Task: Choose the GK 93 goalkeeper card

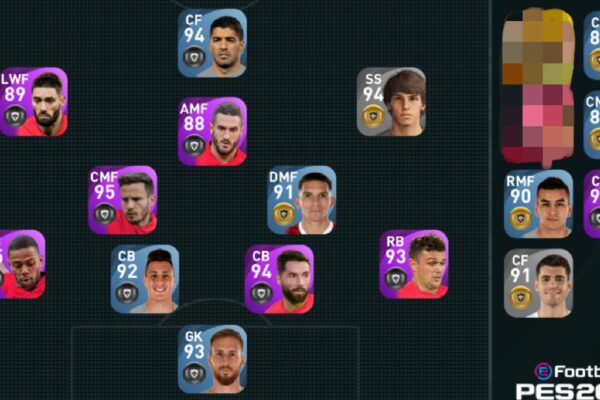Action: tap(212, 358)
